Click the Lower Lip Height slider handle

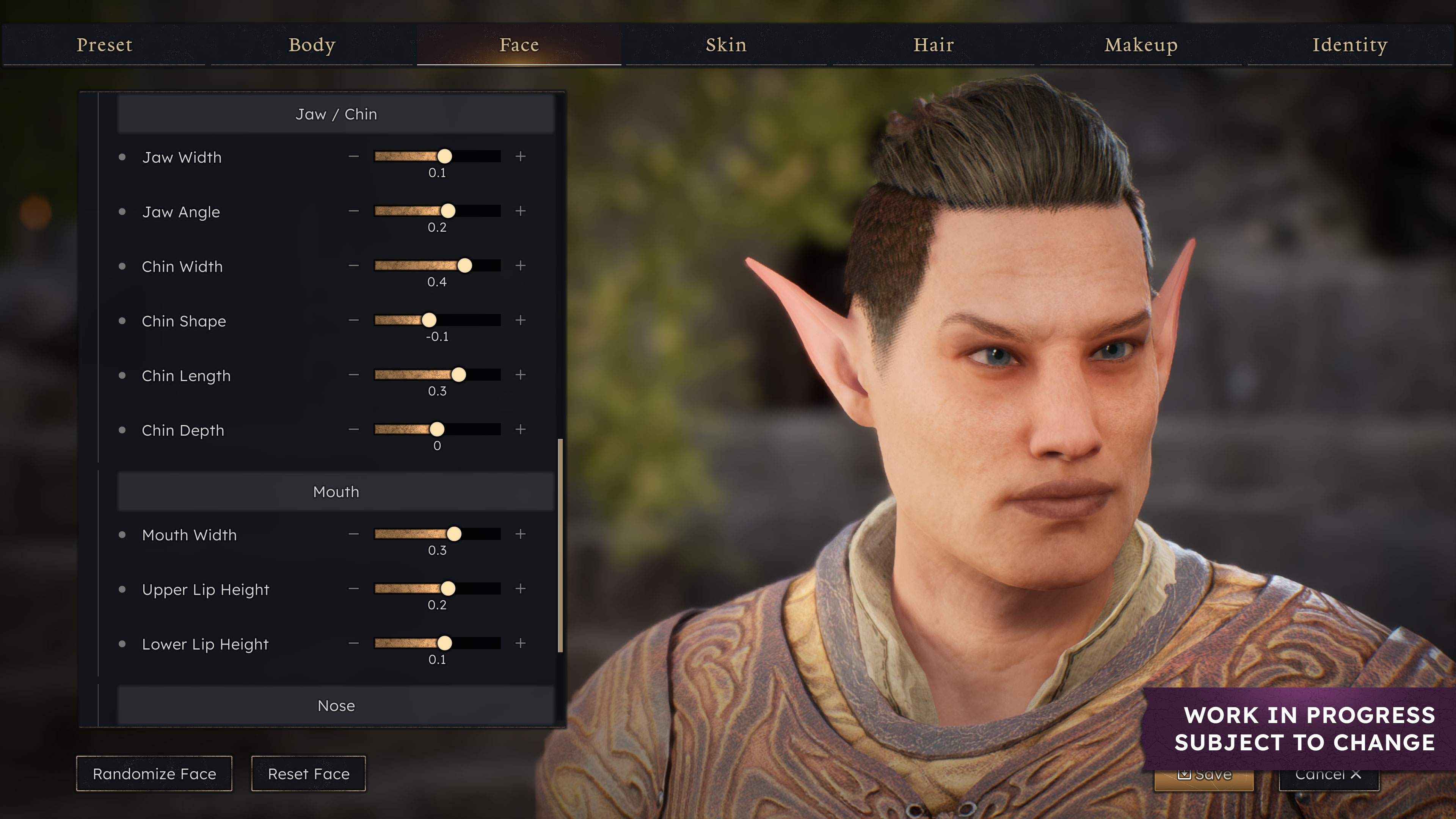coord(445,643)
